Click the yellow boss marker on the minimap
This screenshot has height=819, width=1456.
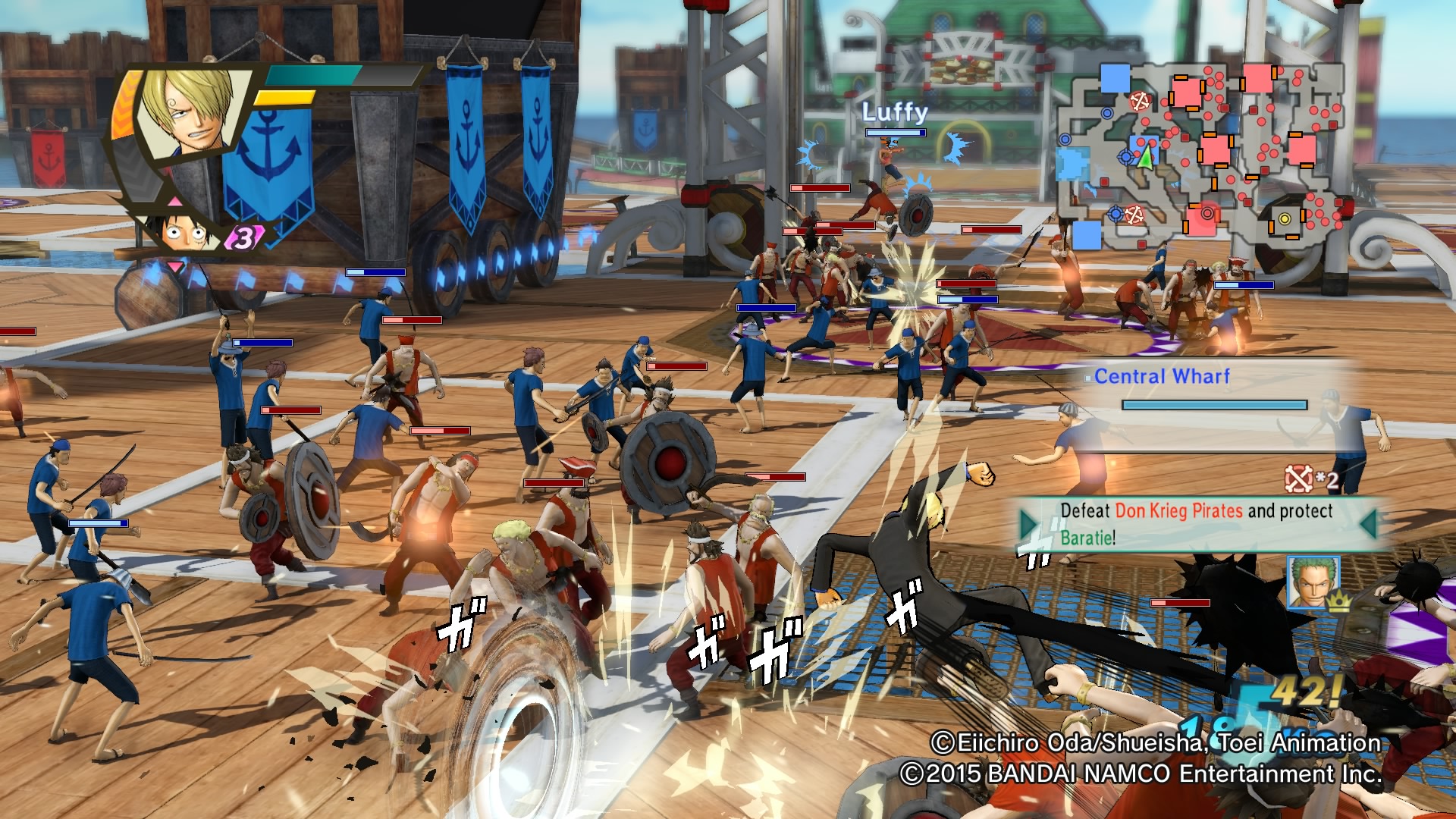tap(1285, 219)
